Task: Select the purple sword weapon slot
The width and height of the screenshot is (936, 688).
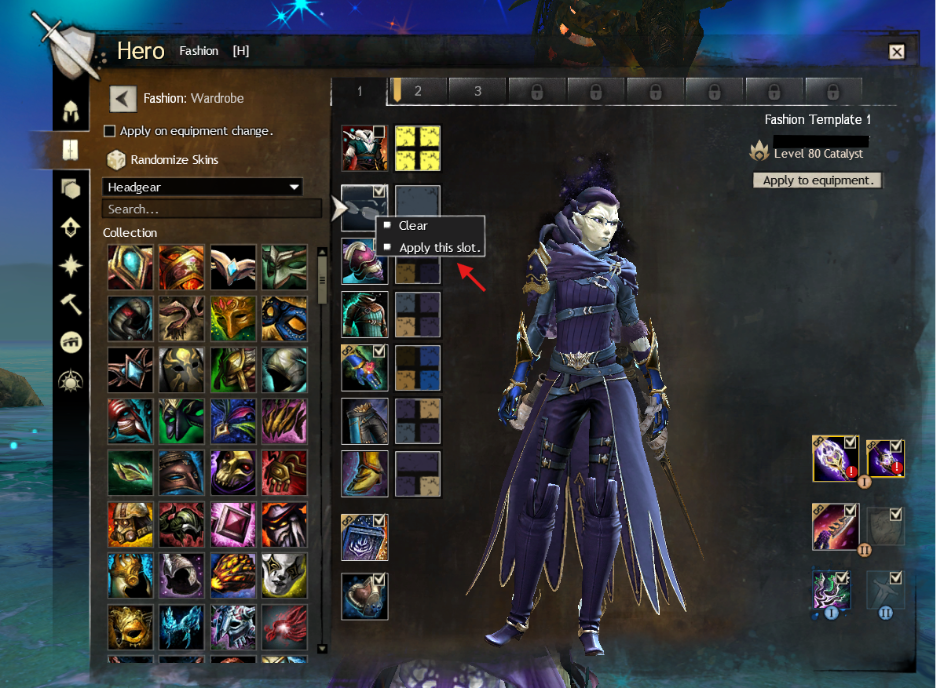Action: (834, 526)
